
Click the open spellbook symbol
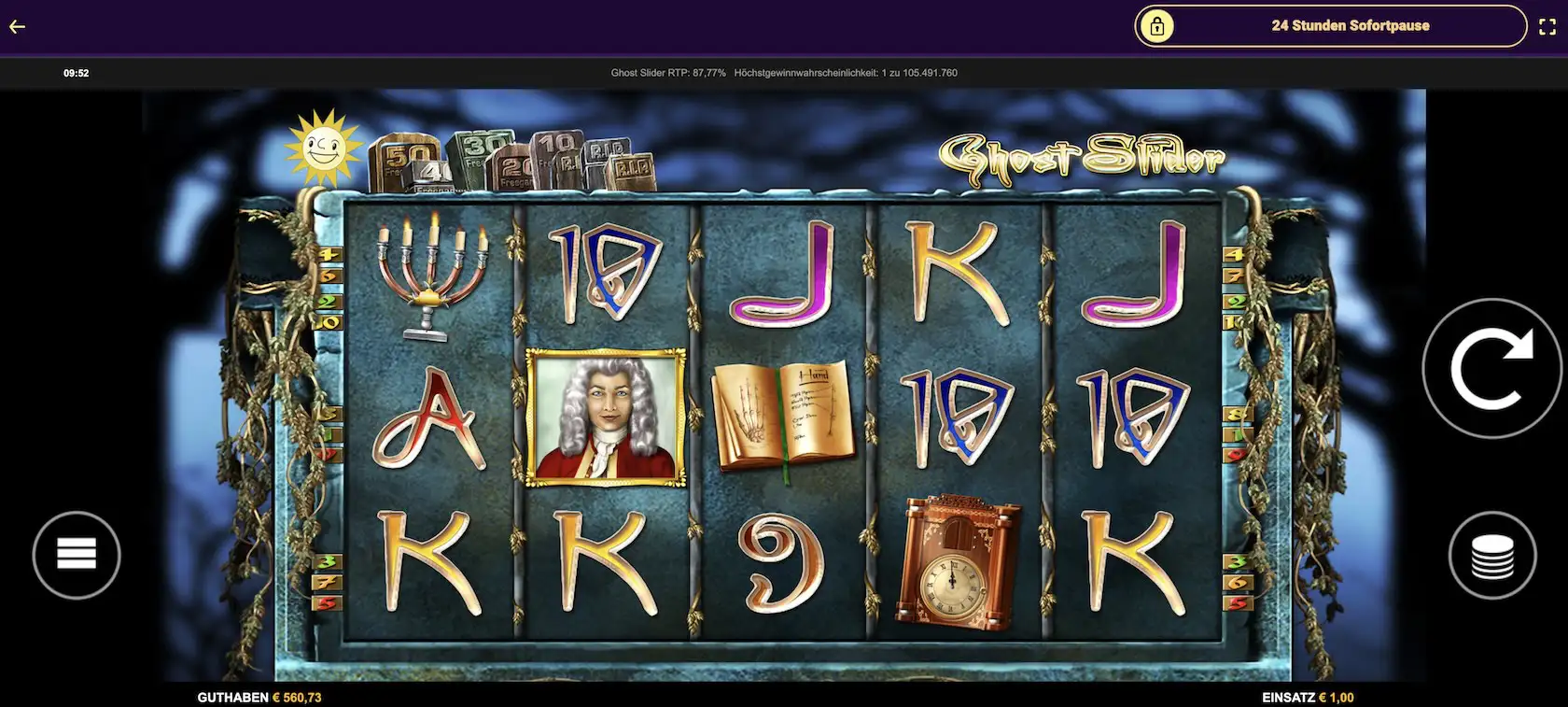point(782,411)
